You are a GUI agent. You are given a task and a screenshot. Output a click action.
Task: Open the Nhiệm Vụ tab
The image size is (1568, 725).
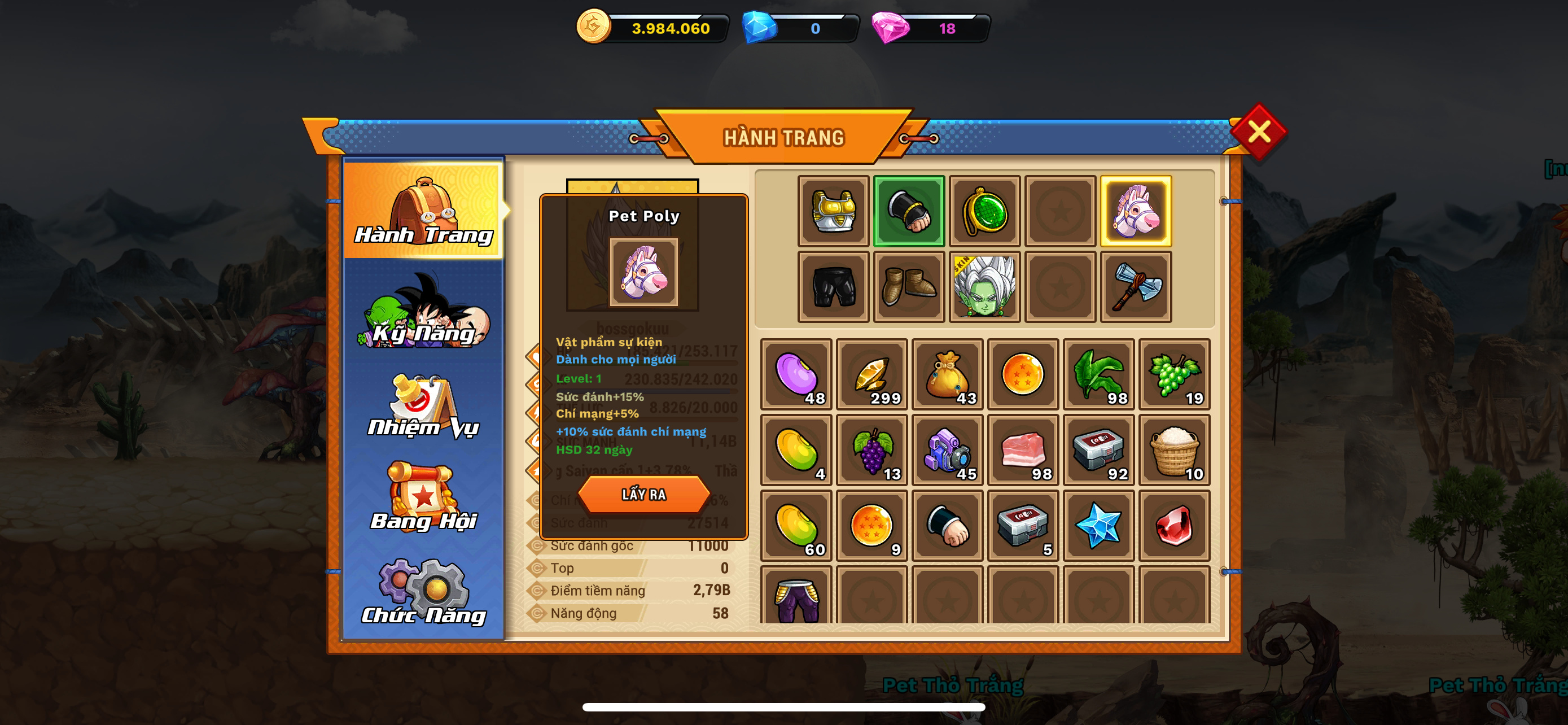[424, 407]
